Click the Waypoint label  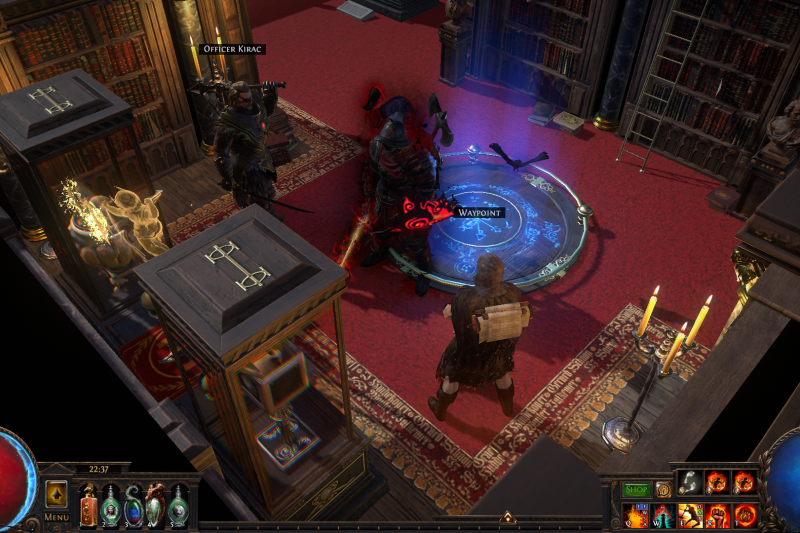point(478,213)
